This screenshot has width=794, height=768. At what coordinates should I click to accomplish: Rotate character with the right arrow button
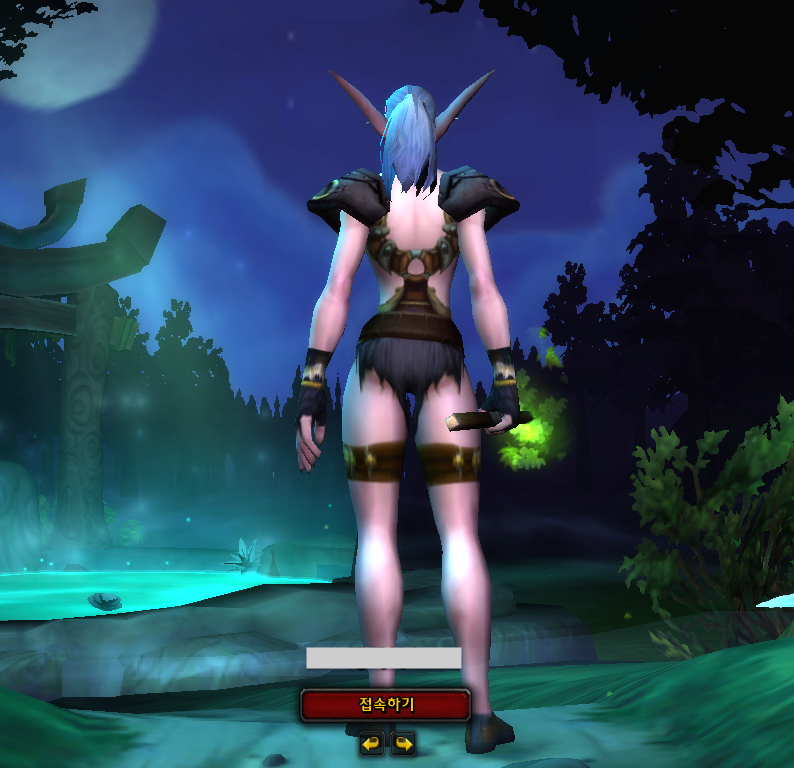coord(403,743)
